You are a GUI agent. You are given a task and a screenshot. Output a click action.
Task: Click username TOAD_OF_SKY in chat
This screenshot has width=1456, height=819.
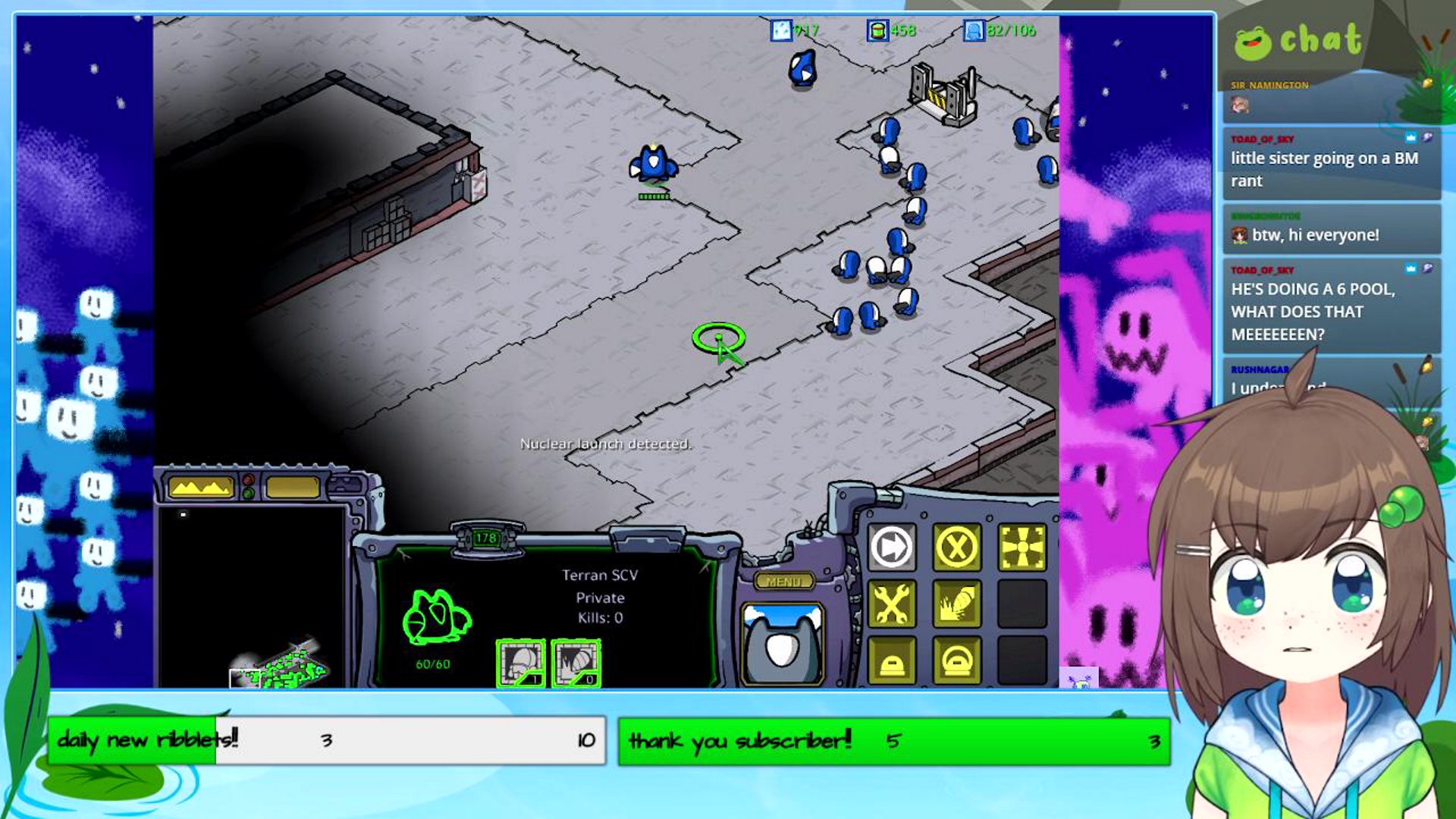(1262, 138)
